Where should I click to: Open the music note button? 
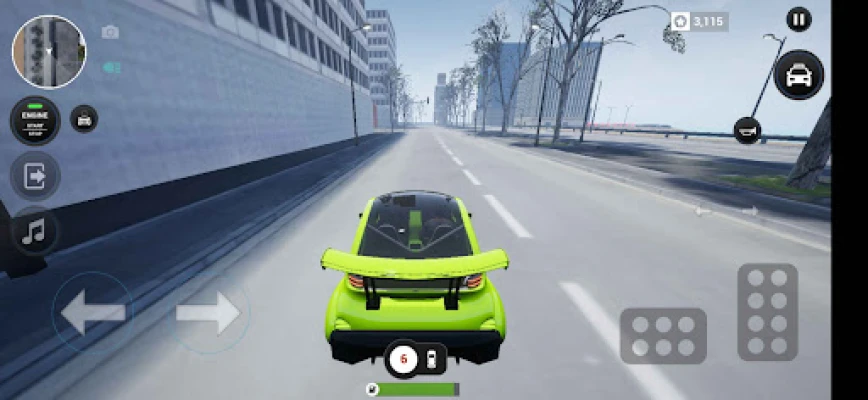pyautogui.click(x=35, y=232)
